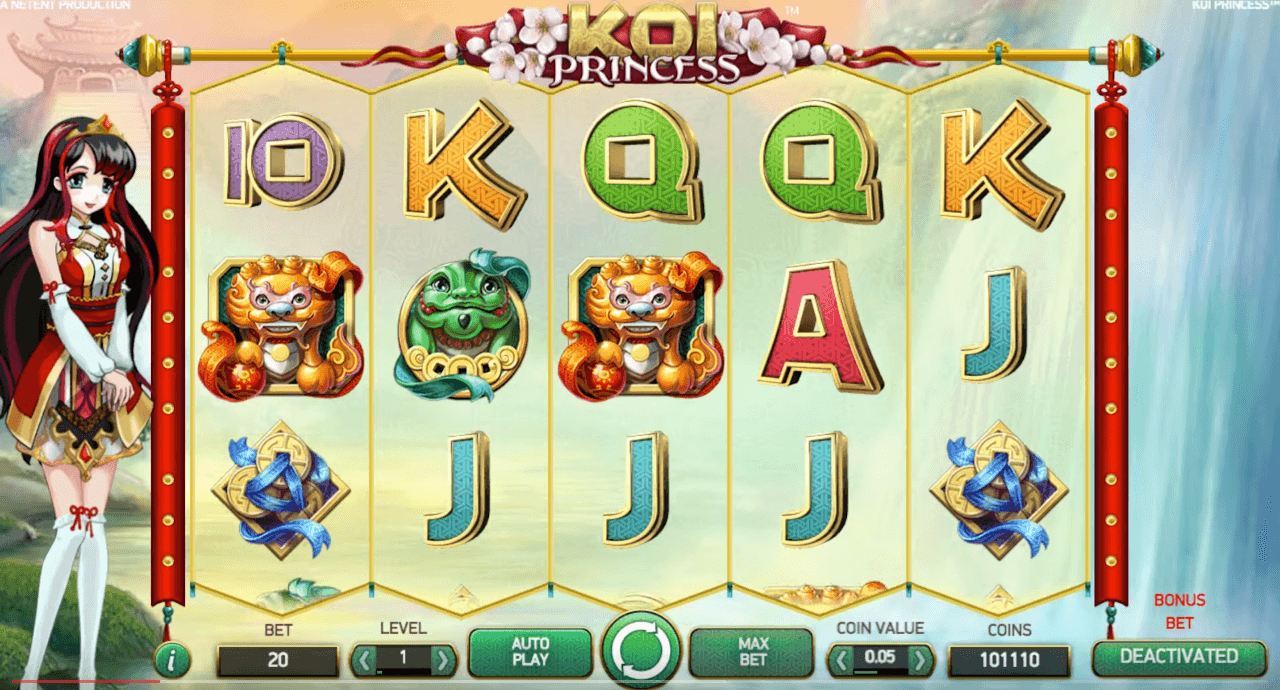Toggle the Bonus Bet Deactivated button
Viewport: 1280px width, 690px height.
[x=1178, y=657]
